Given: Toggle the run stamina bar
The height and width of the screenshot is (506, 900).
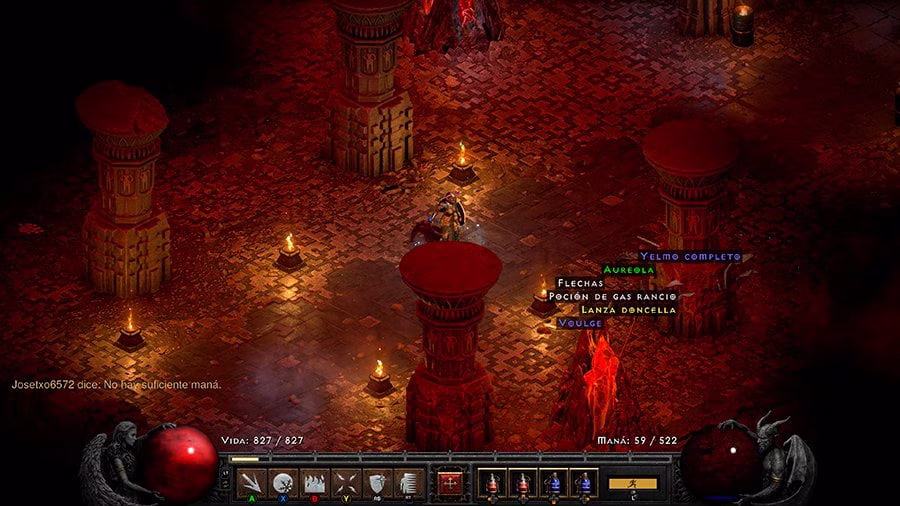Looking at the screenshot, I should 633,484.
